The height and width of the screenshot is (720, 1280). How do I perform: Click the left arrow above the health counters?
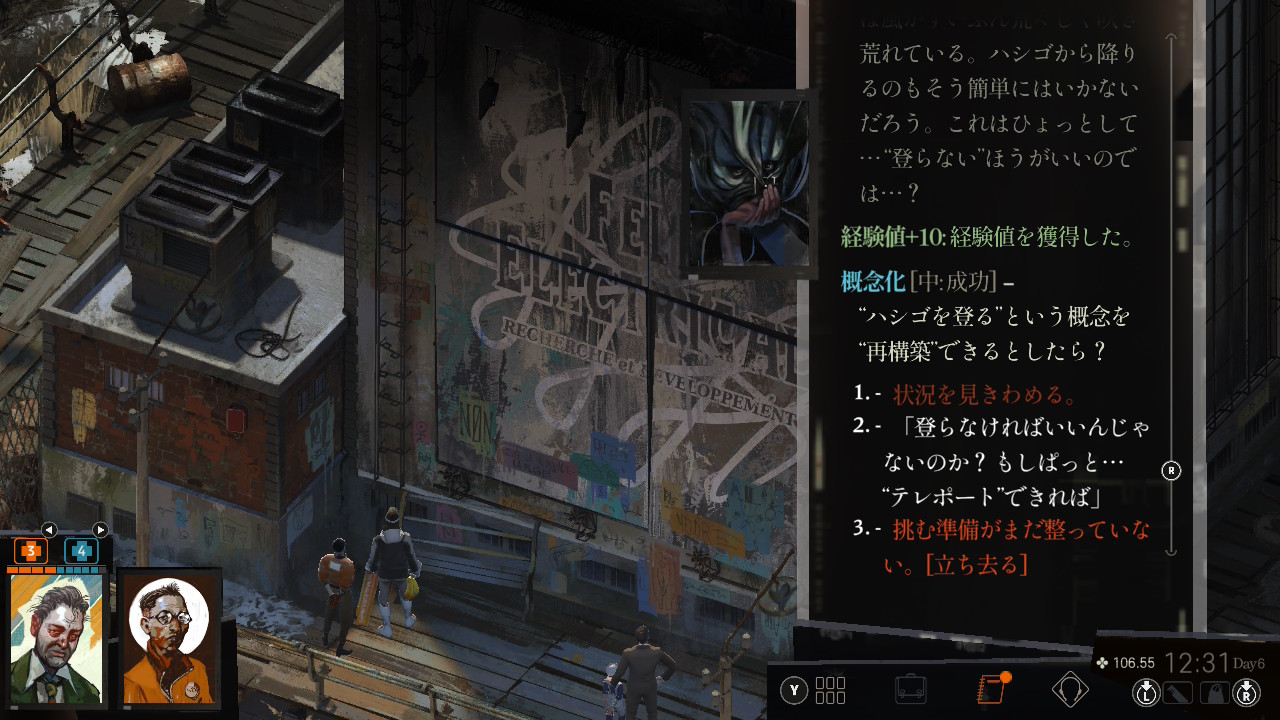pos(49,530)
